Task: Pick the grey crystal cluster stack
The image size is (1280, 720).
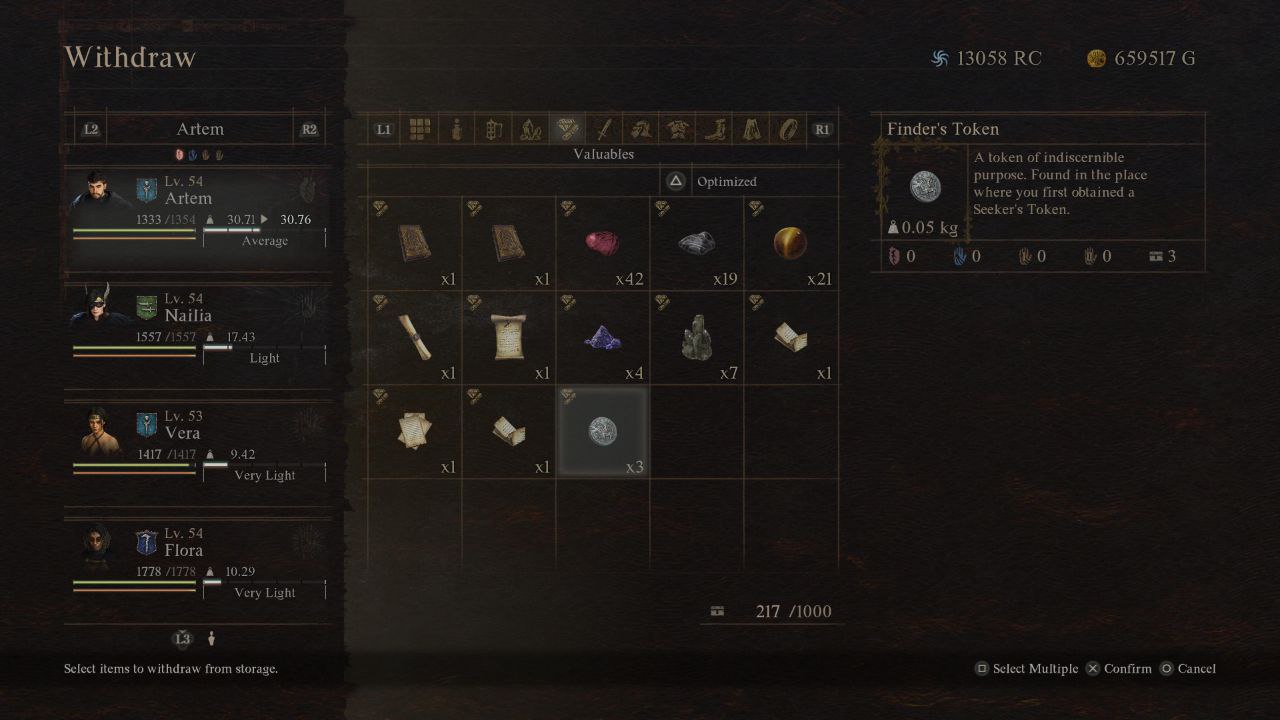Action: click(x=696, y=338)
